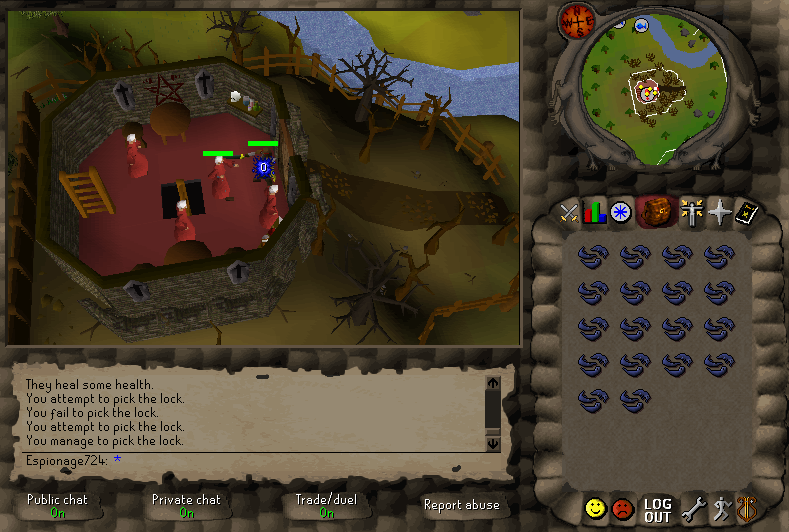Open the running man emotes tab
Image resolution: width=789 pixels, height=532 pixels.
pyautogui.click(x=720, y=509)
